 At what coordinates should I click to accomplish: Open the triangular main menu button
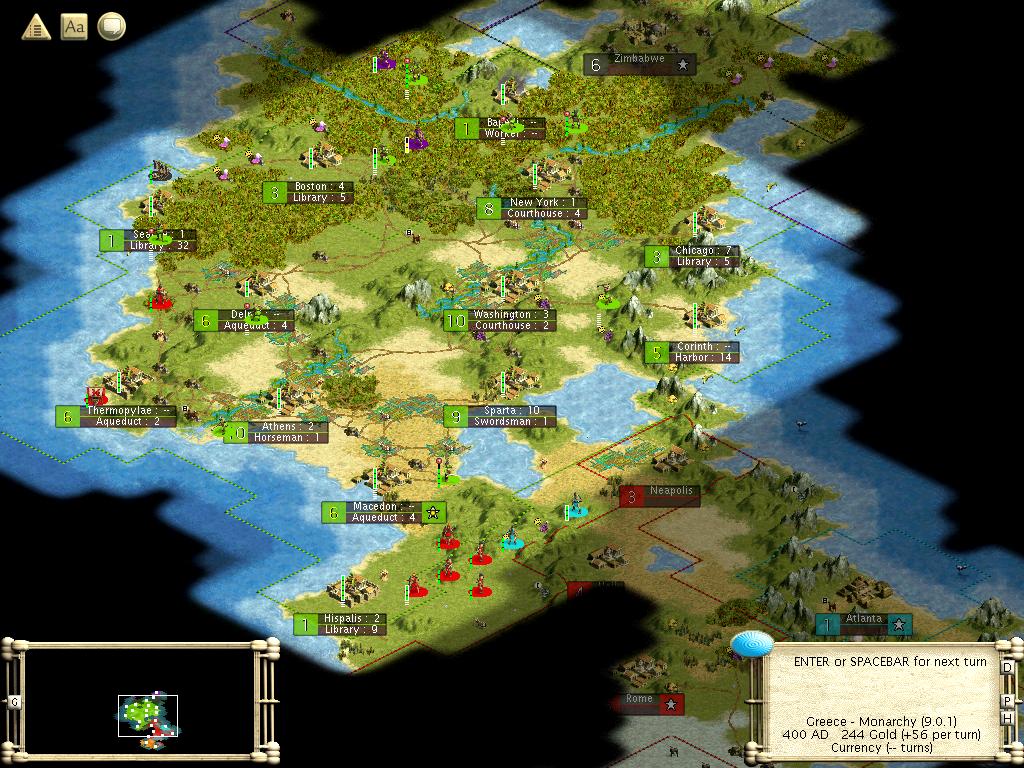coord(37,27)
